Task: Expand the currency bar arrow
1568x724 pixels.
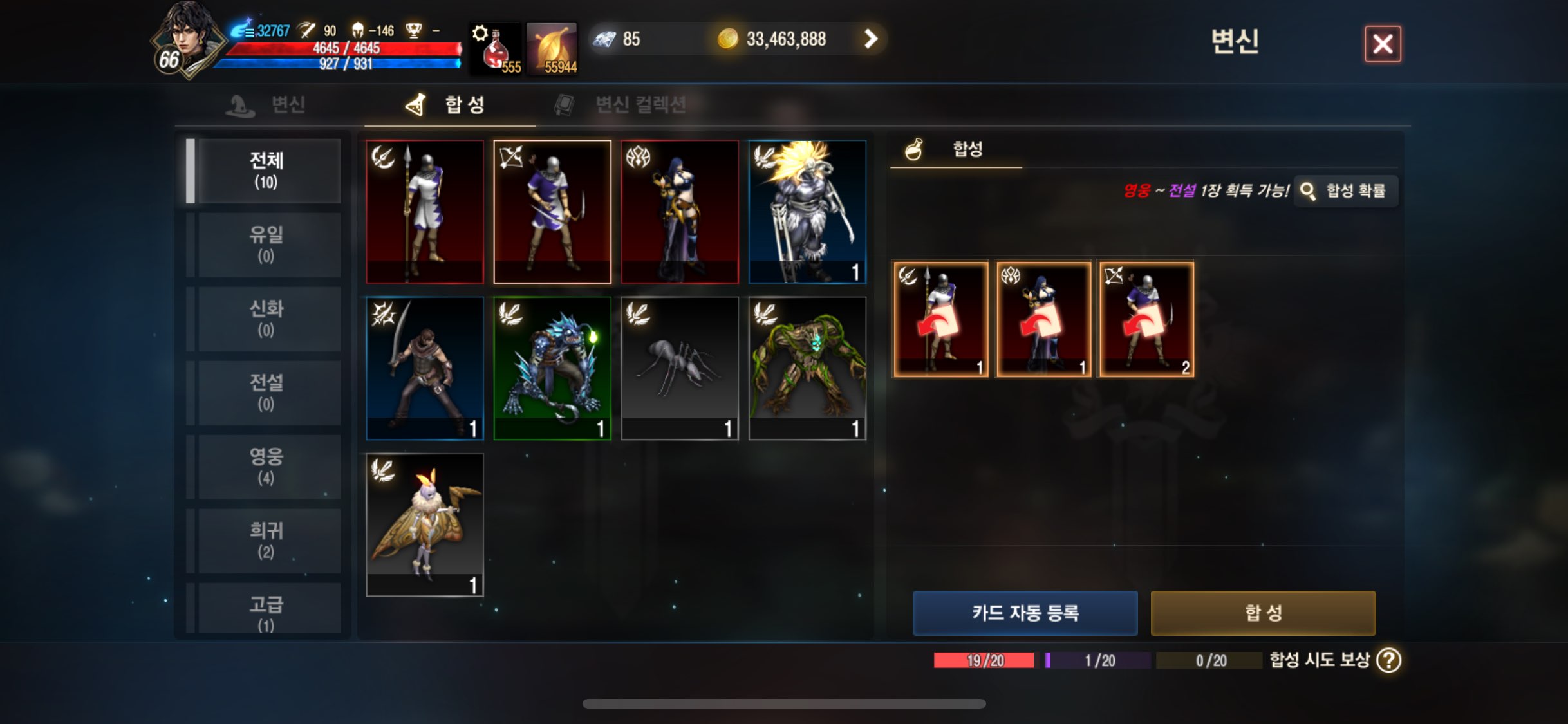Action: [x=870, y=39]
